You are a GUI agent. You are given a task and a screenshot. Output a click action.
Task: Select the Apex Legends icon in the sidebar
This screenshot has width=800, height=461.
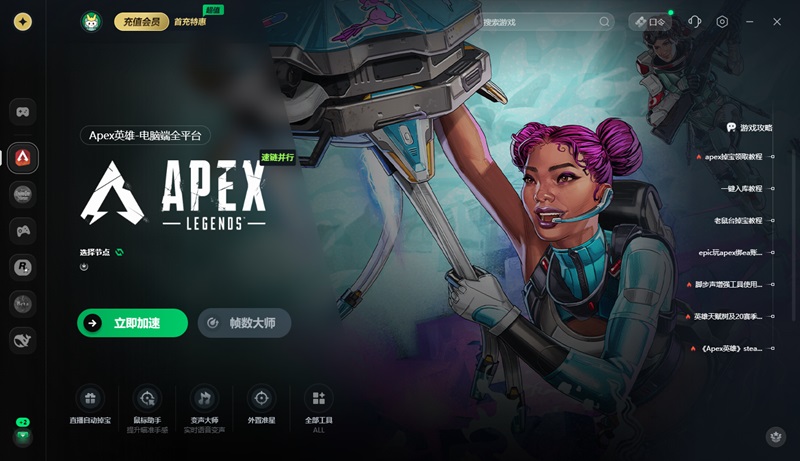[22, 157]
